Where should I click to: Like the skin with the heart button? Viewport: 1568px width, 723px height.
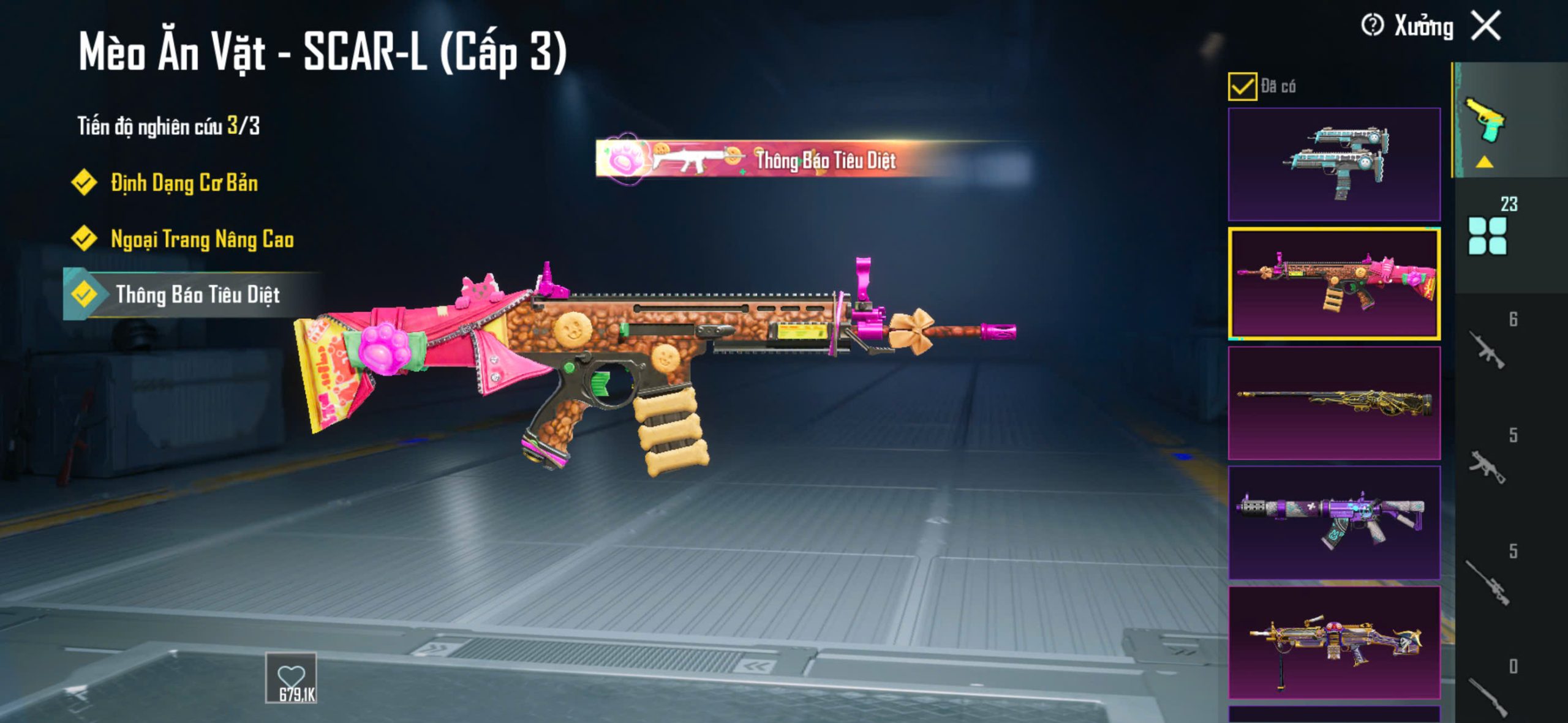pos(291,678)
